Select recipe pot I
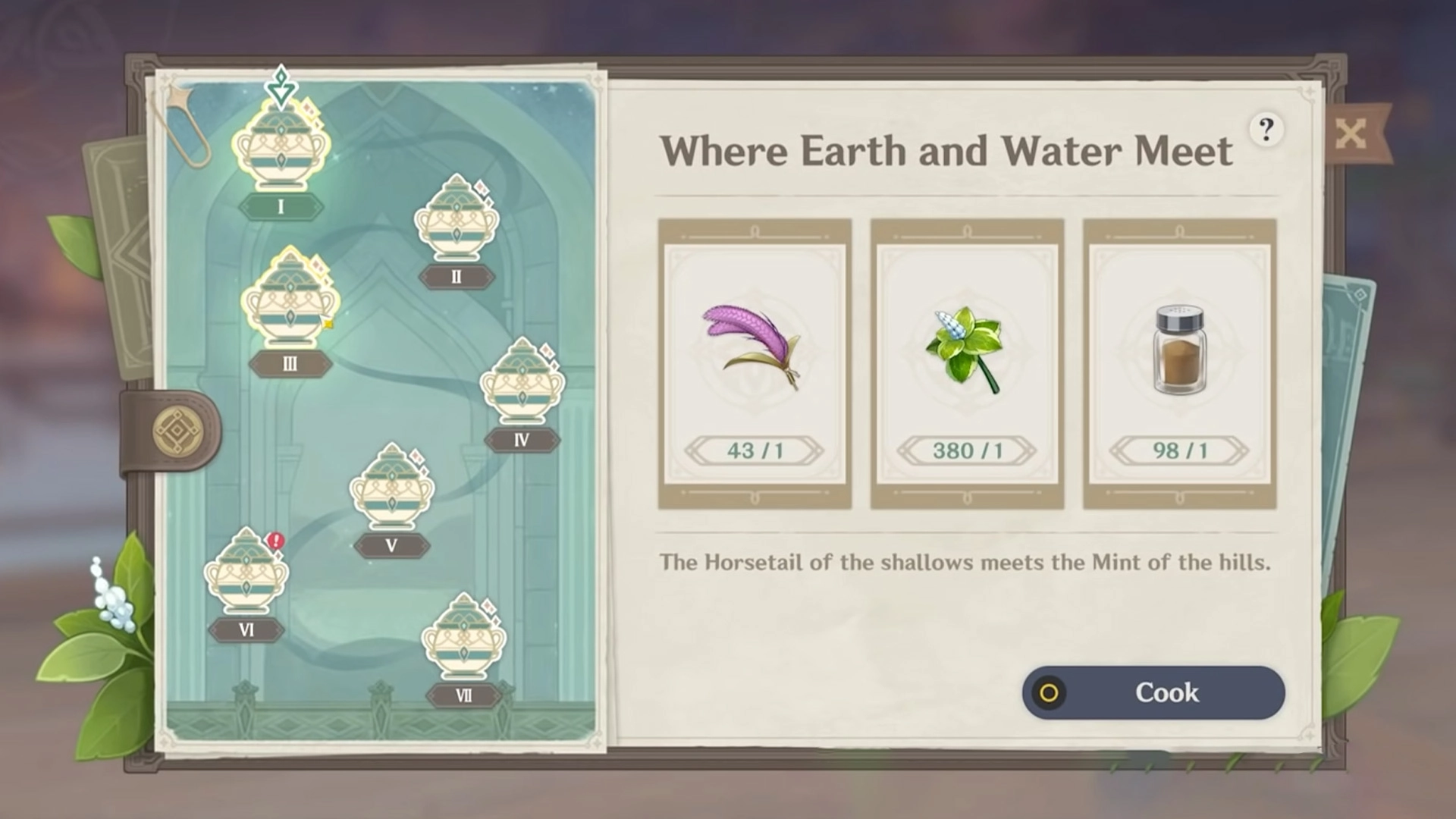 [281, 149]
